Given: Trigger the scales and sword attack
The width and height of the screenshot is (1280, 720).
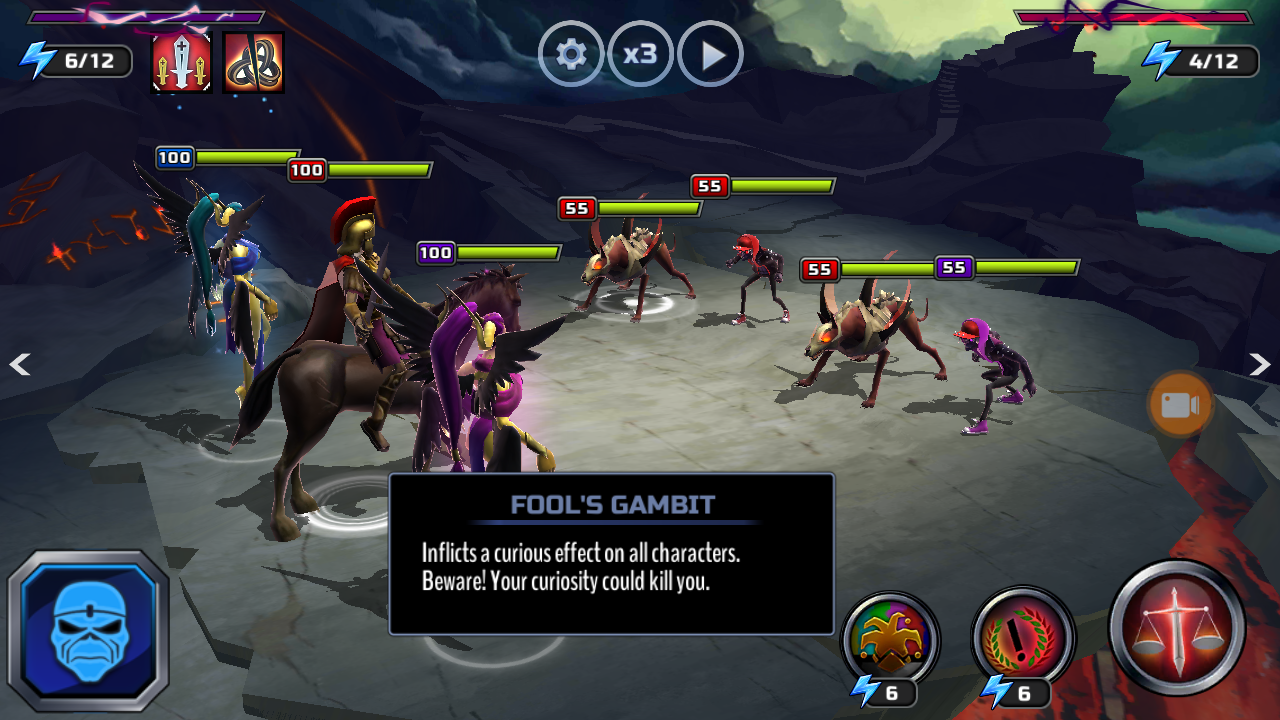Looking at the screenshot, I should pos(1178,628).
